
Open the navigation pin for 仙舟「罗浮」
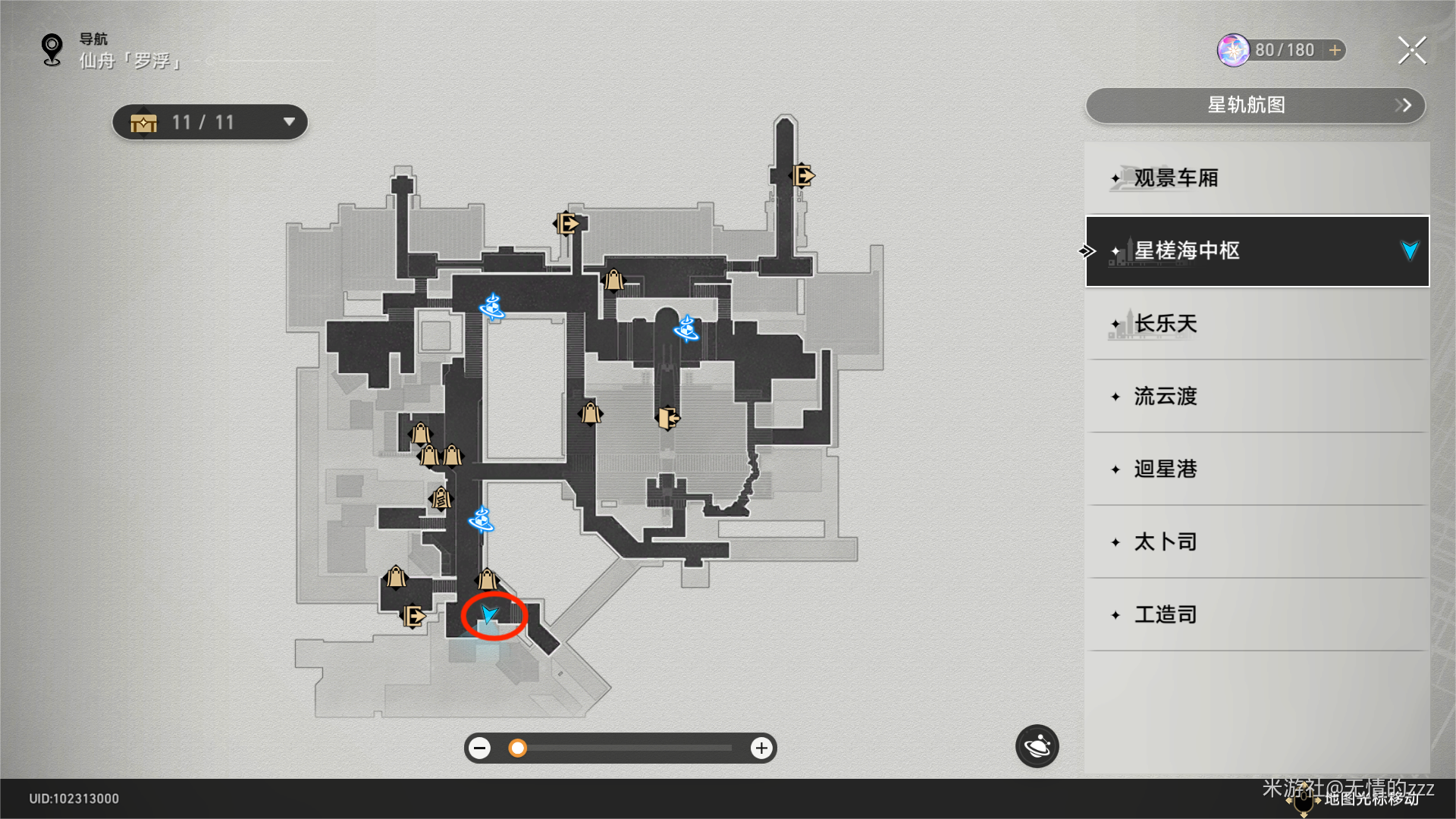click(x=52, y=50)
